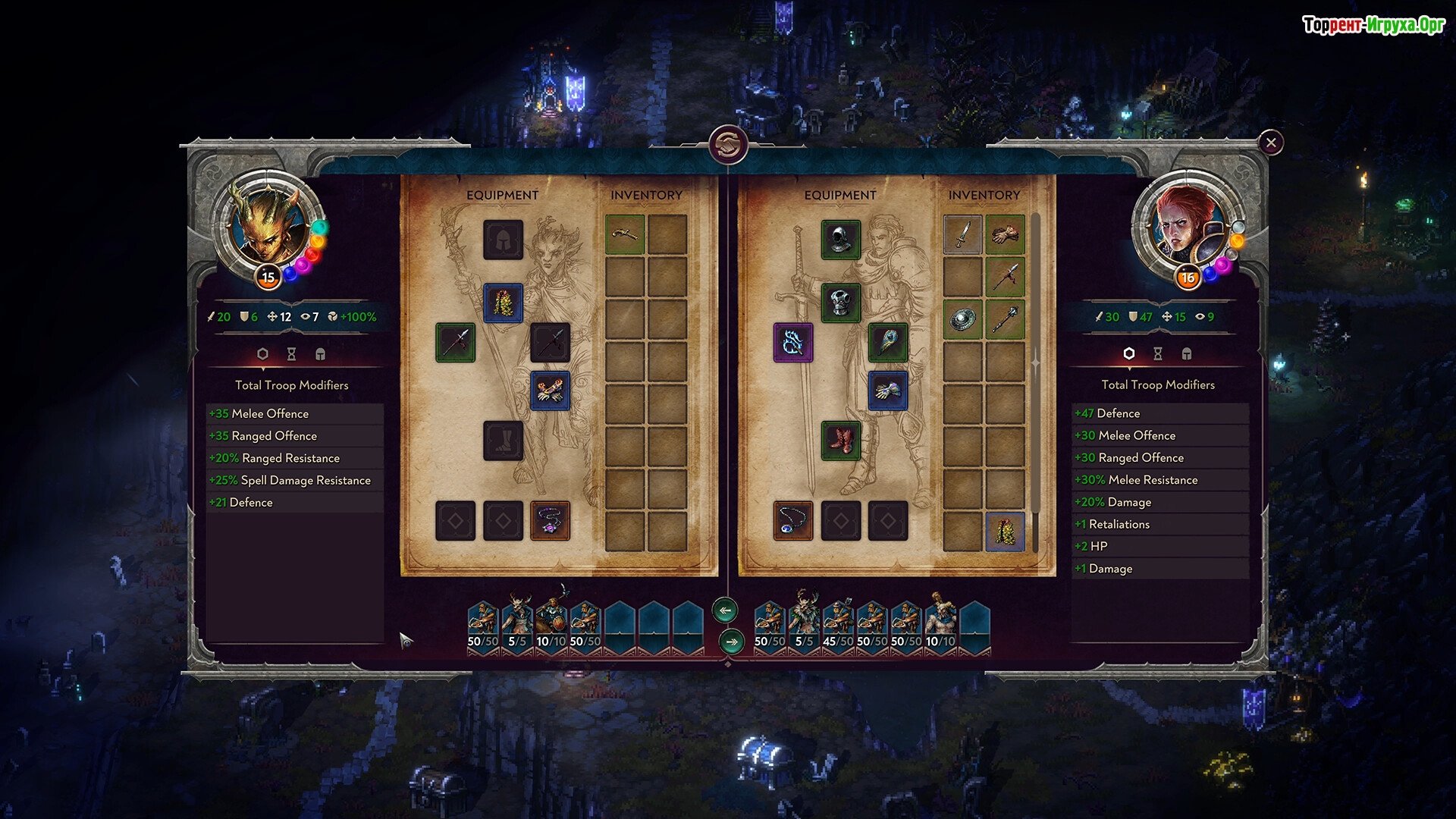The image size is (1456, 819).
Task: Pick the dagger in right inventory
Action: coord(963,234)
